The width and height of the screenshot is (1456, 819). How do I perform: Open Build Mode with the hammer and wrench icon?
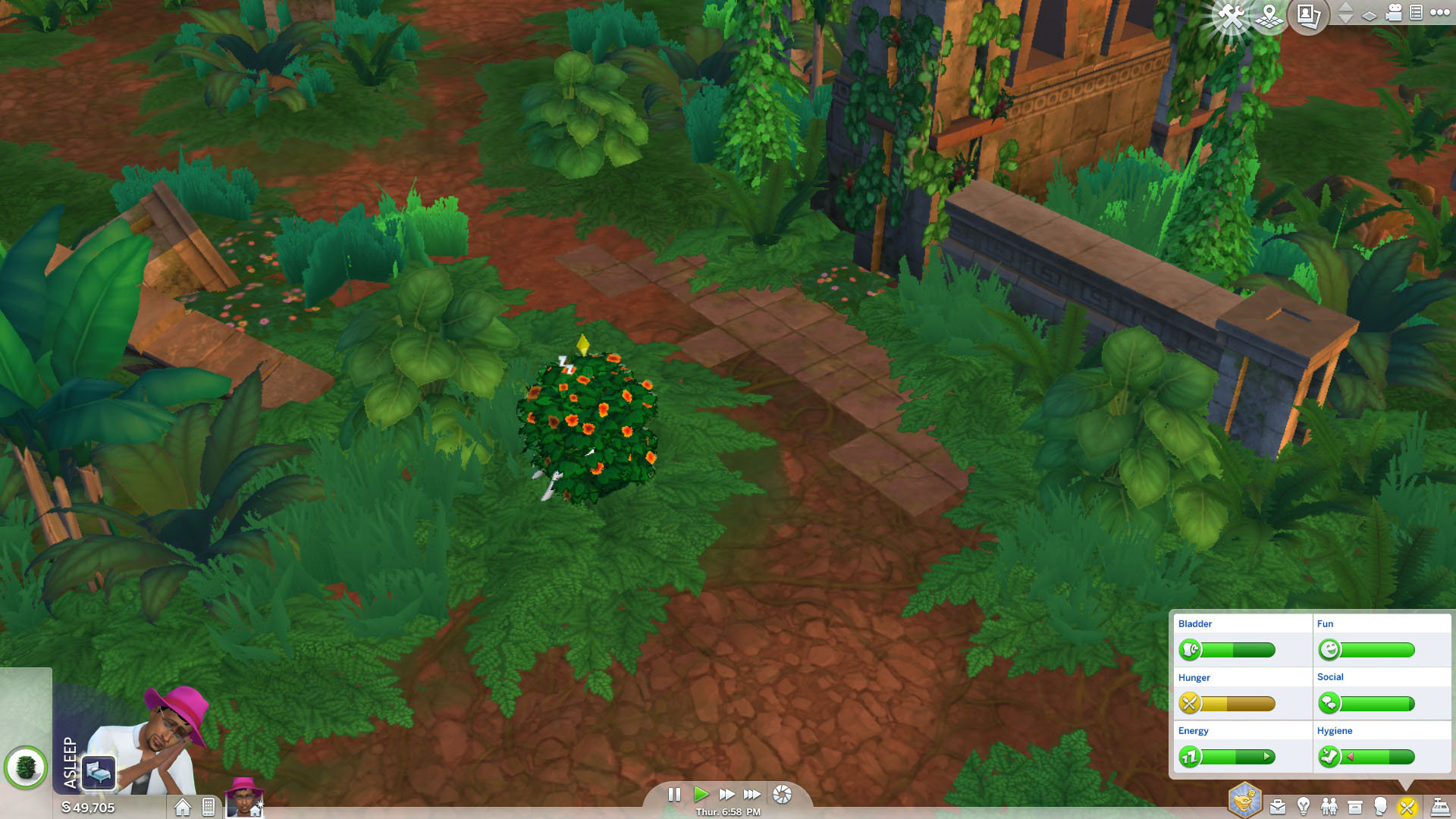click(x=1230, y=17)
